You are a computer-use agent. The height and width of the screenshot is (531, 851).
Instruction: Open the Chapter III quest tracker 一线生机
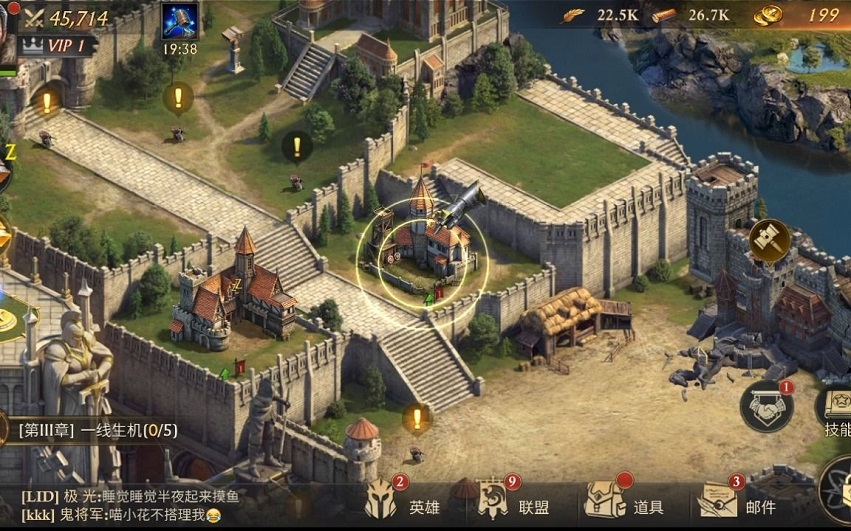click(98, 431)
